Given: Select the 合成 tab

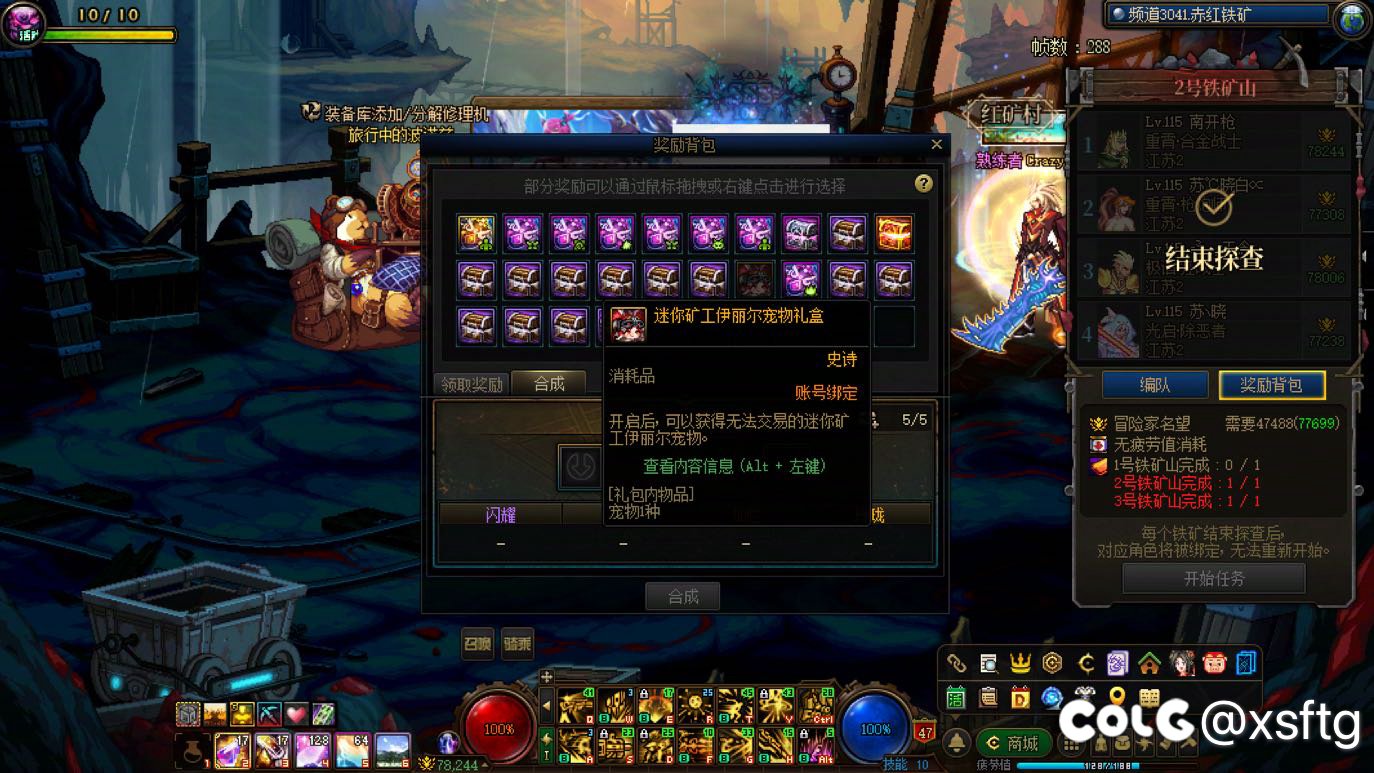Looking at the screenshot, I should [549, 384].
